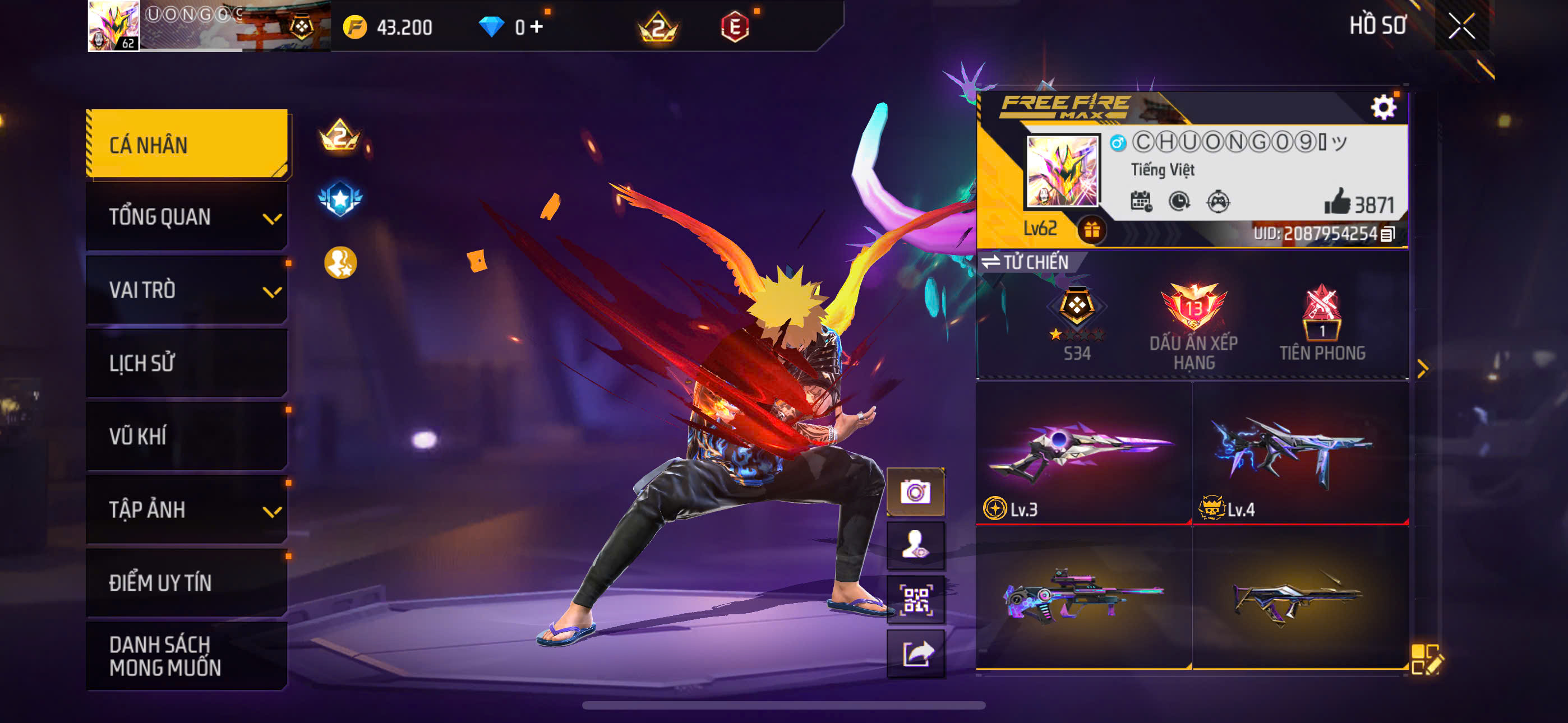Copy the UID number
1568x723 pixels.
coord(1388,234)
